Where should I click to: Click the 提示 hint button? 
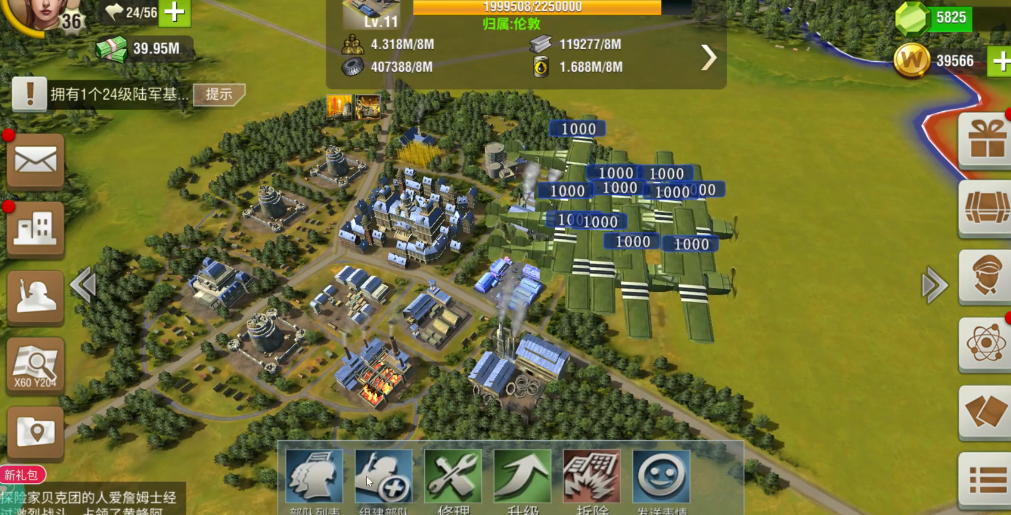coord(219,94)
